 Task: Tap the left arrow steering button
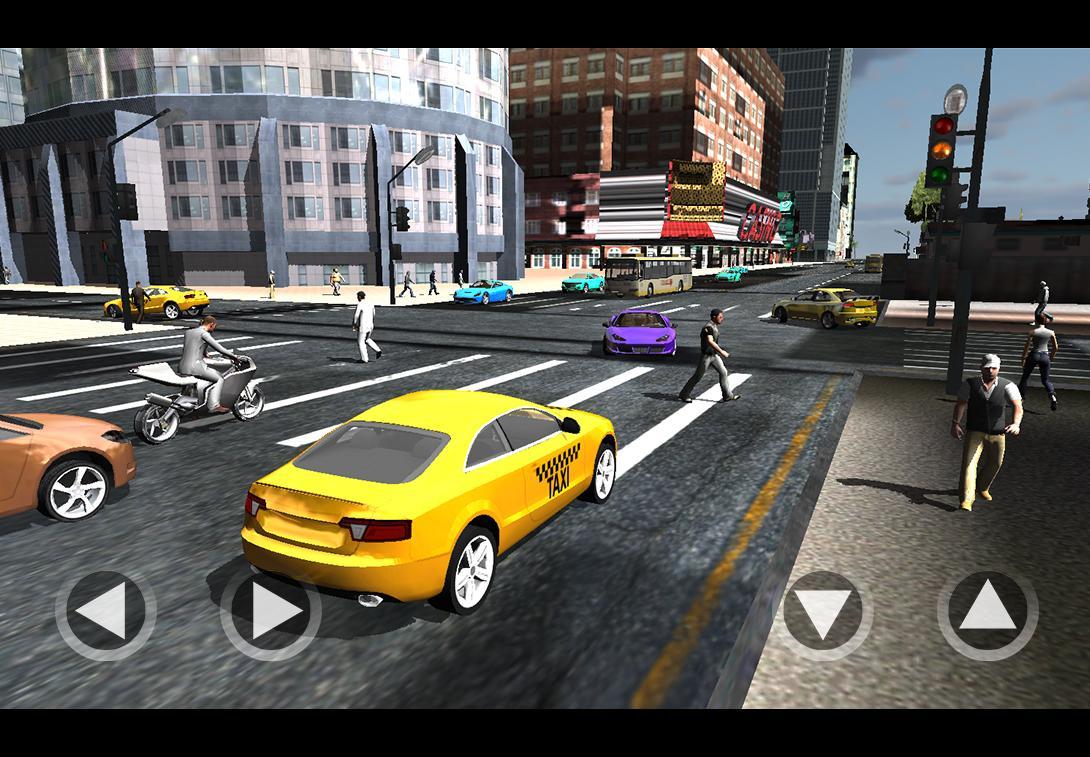coord(105,613)
